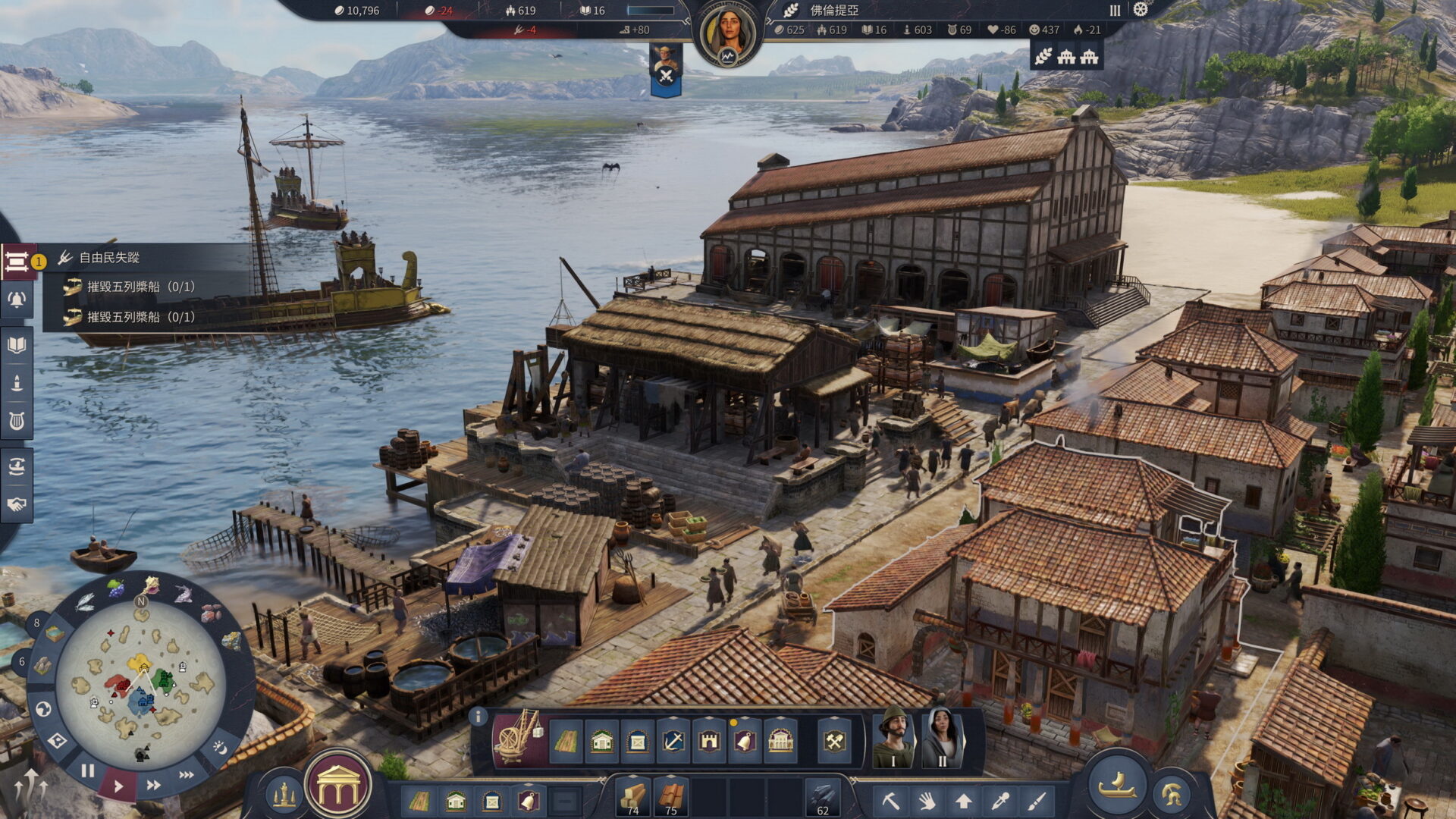
Task: Activate the eyedropper copy tool
Action: (x=1000, y=801)
